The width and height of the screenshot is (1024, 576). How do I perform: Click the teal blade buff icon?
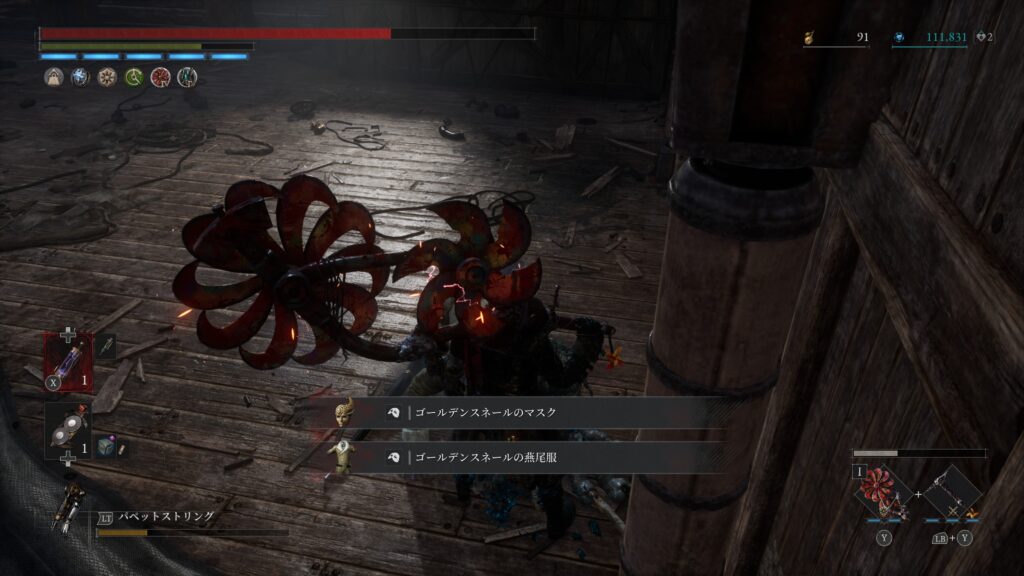click(187, 77)
